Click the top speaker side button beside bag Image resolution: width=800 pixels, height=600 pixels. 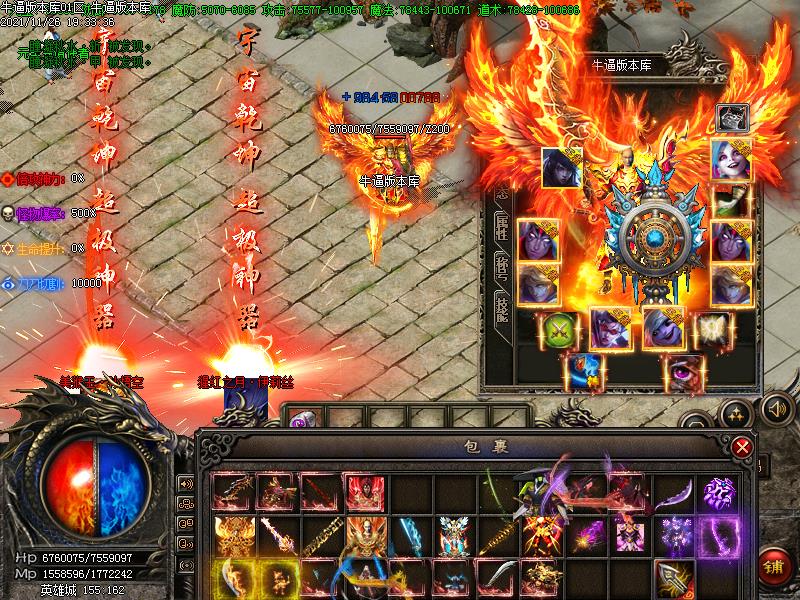[186, 484]
